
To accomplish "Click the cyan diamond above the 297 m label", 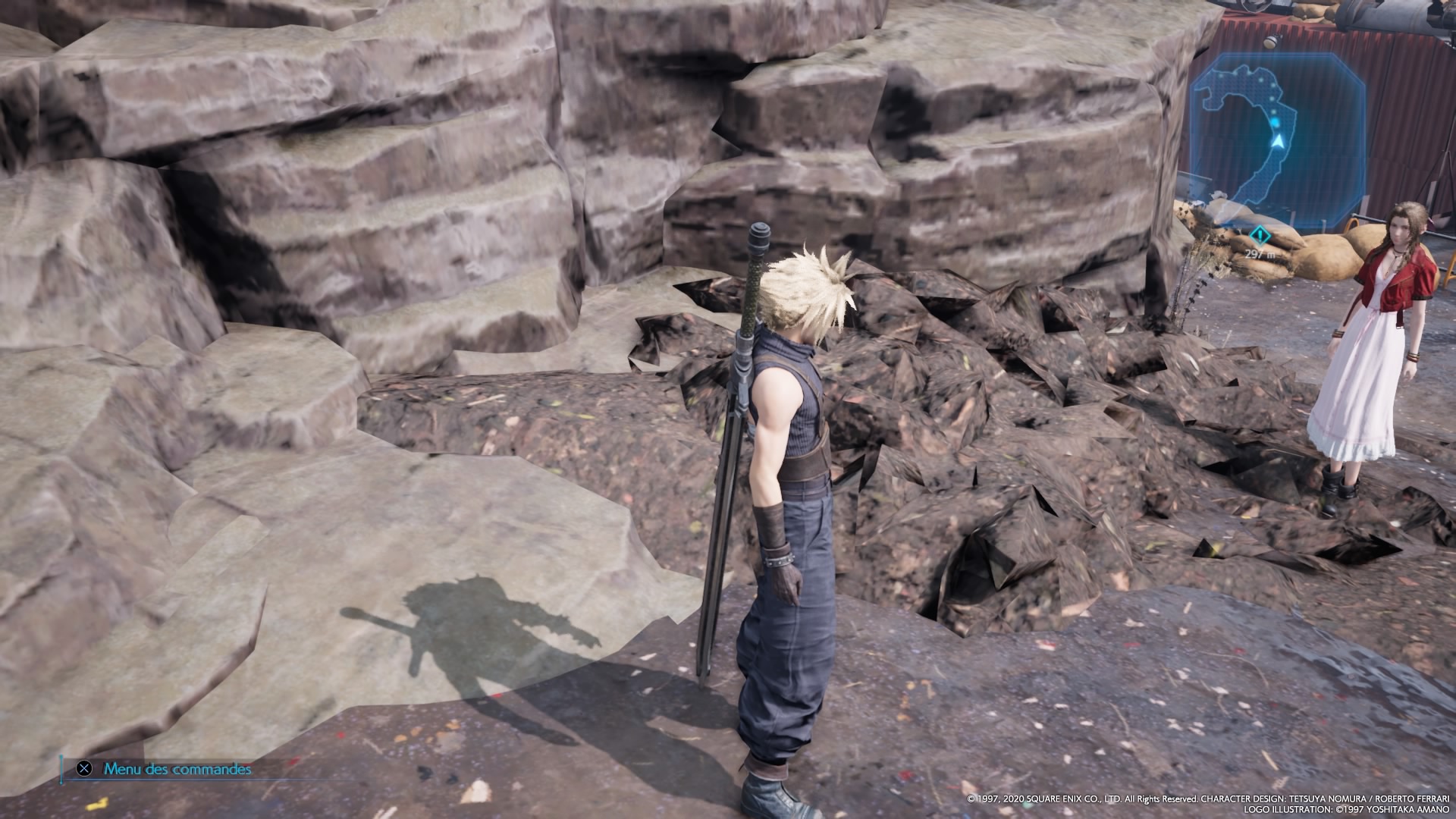I will (1259, 234).
